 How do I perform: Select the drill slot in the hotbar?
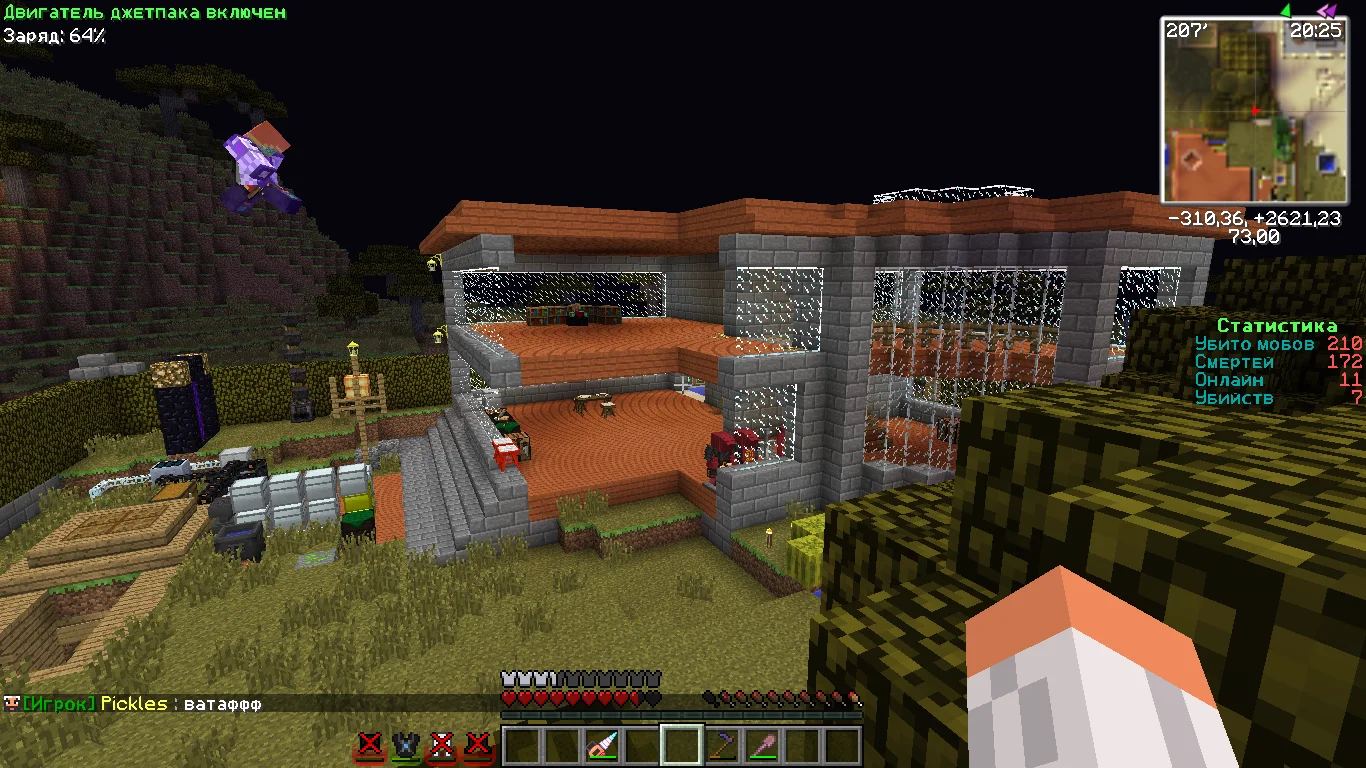coord(602,746)
